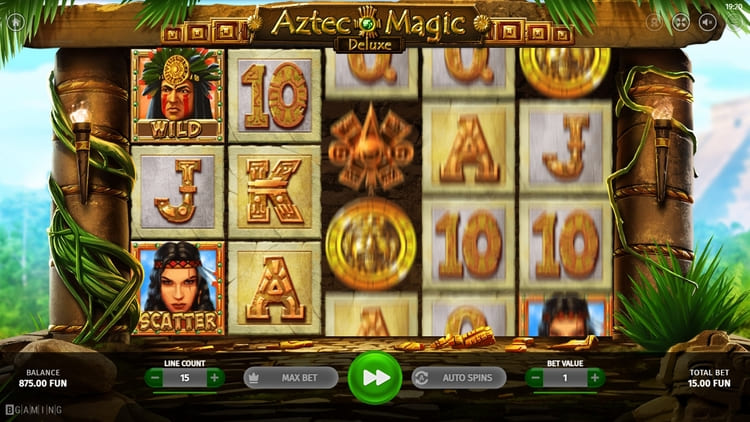Viewport: 750px width, 422px height.
Task: Open the Auto Spins option
Action: [459, 378]
